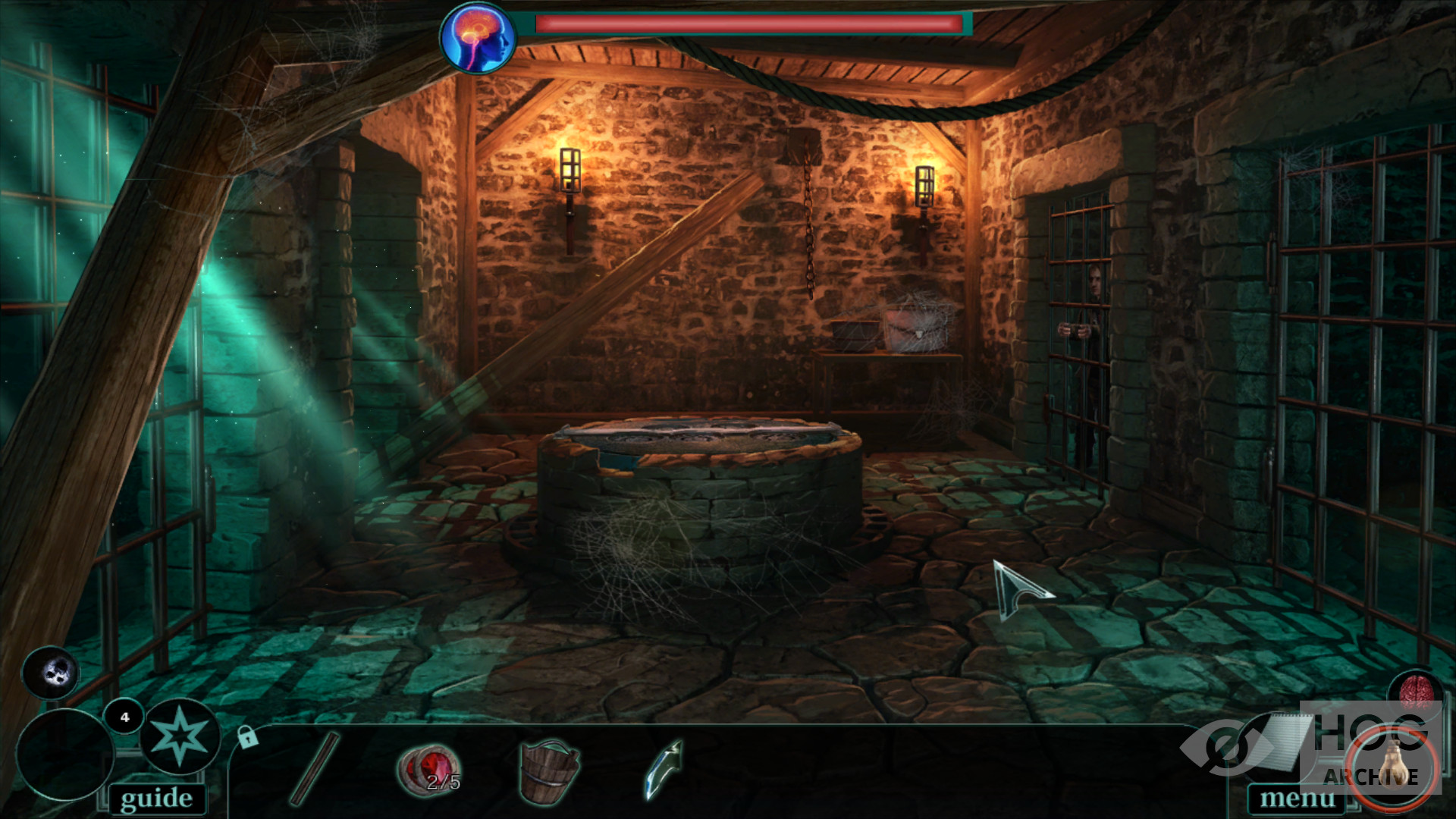Toggle the inventory lock padlock
Viewport: 1456px width, 819px height.
(247, 736)
